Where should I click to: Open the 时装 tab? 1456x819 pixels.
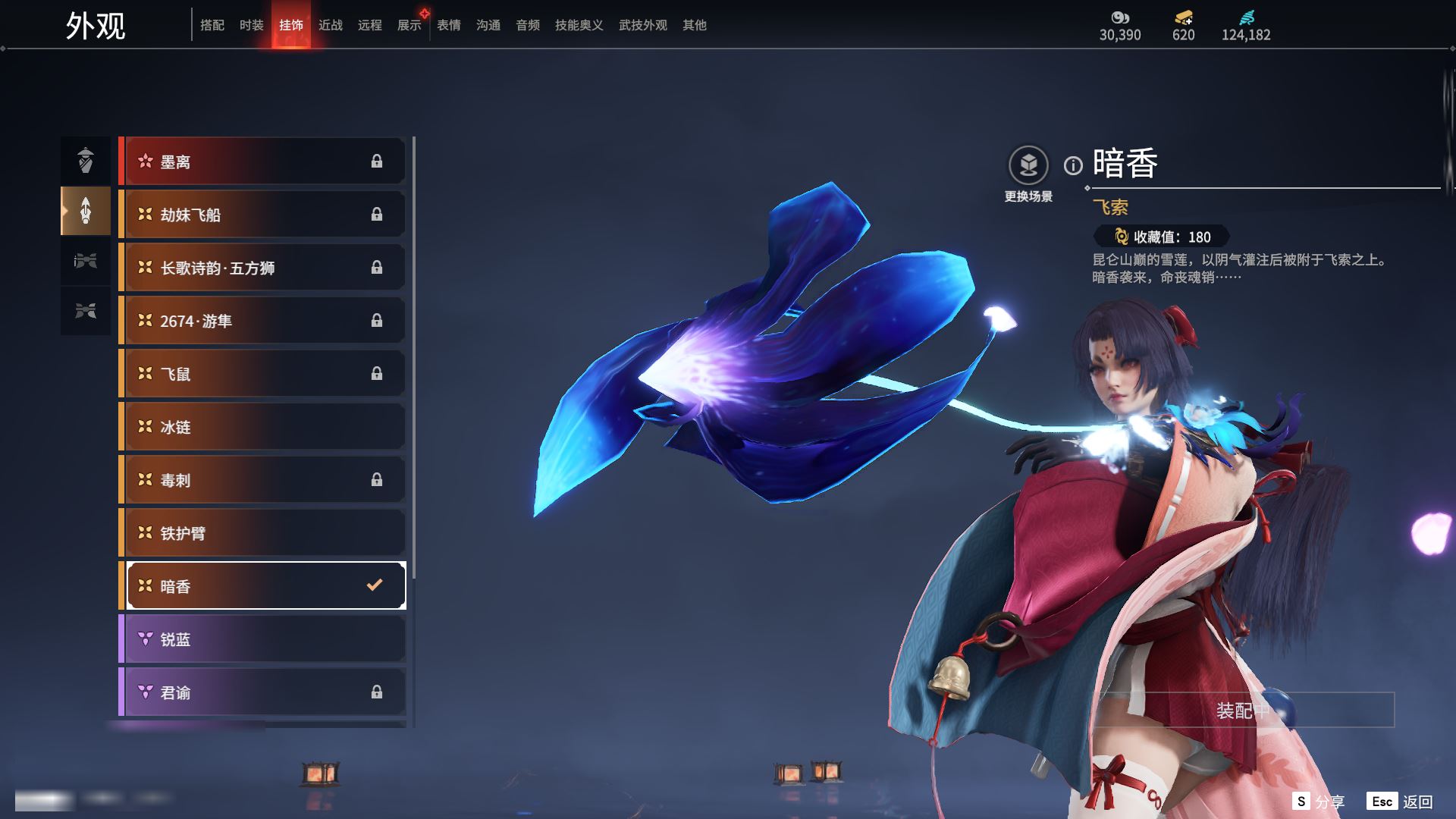(252, 25)
